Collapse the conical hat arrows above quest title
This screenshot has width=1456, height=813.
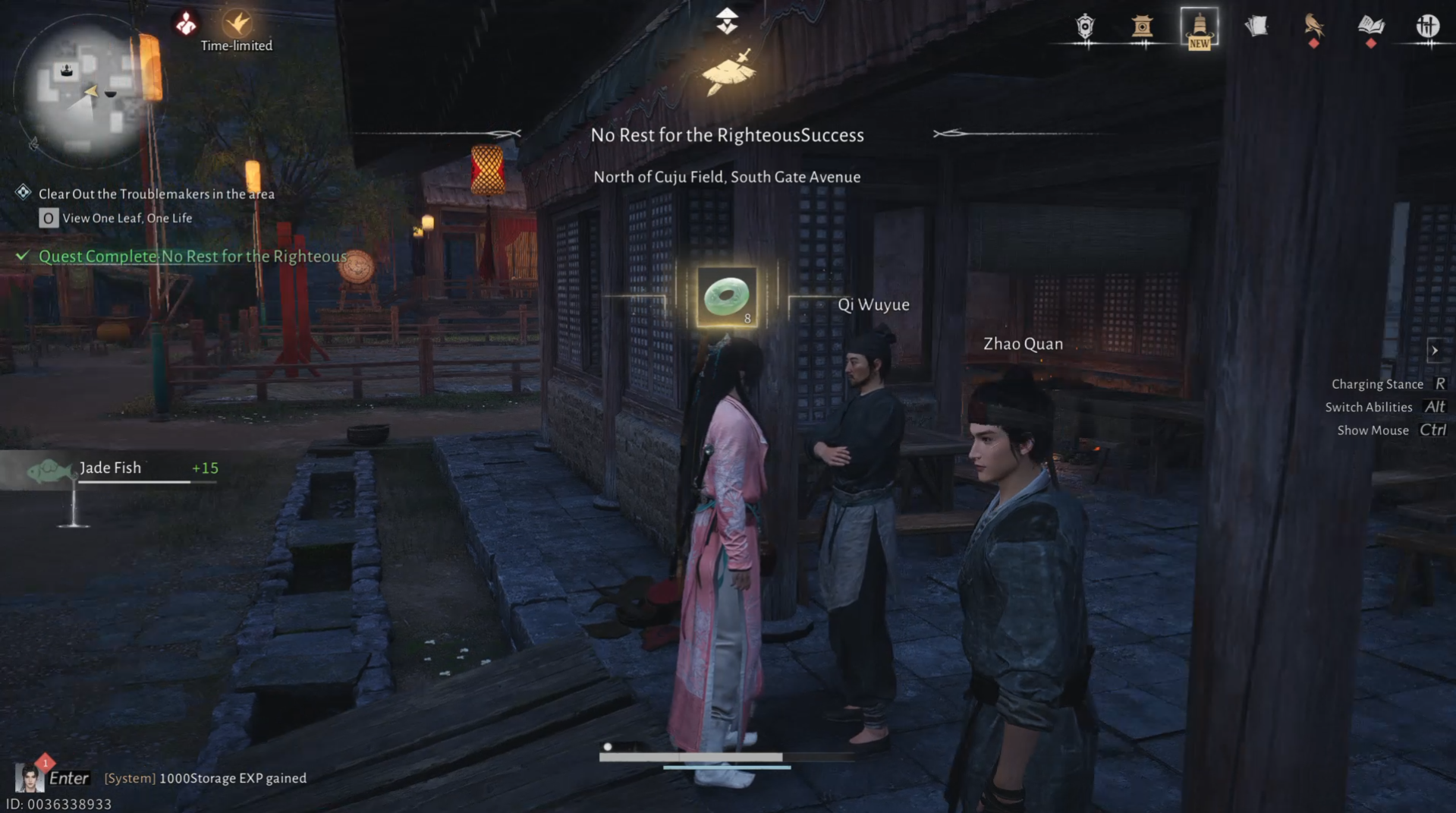click(727, 20)
